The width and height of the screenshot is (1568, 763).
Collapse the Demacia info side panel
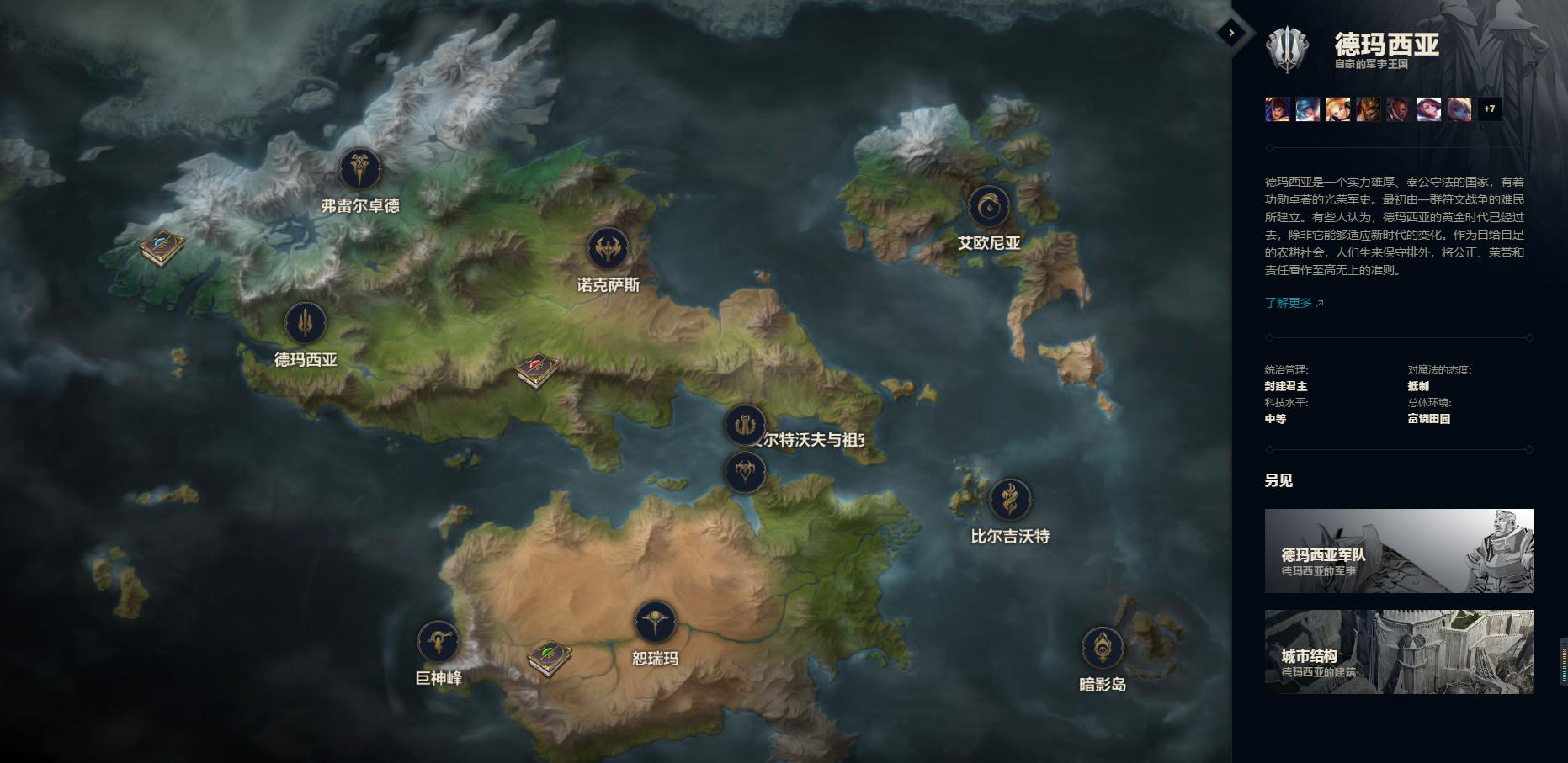click(x=1231, y=34)
